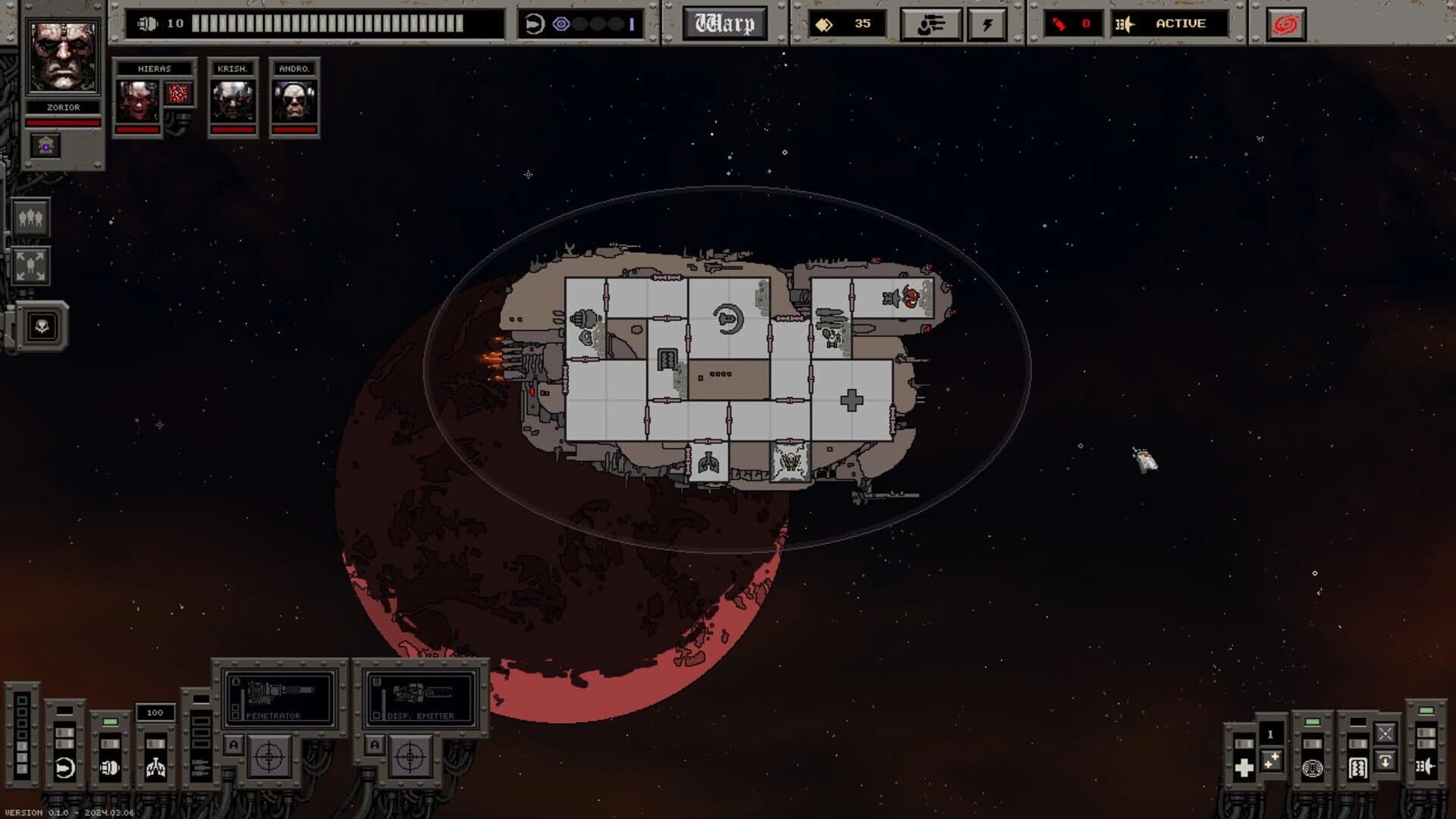Click the lightning bolt power icon
Image resolution: width=1456 pixels, height=819 pixels.
tap(987, 24)
